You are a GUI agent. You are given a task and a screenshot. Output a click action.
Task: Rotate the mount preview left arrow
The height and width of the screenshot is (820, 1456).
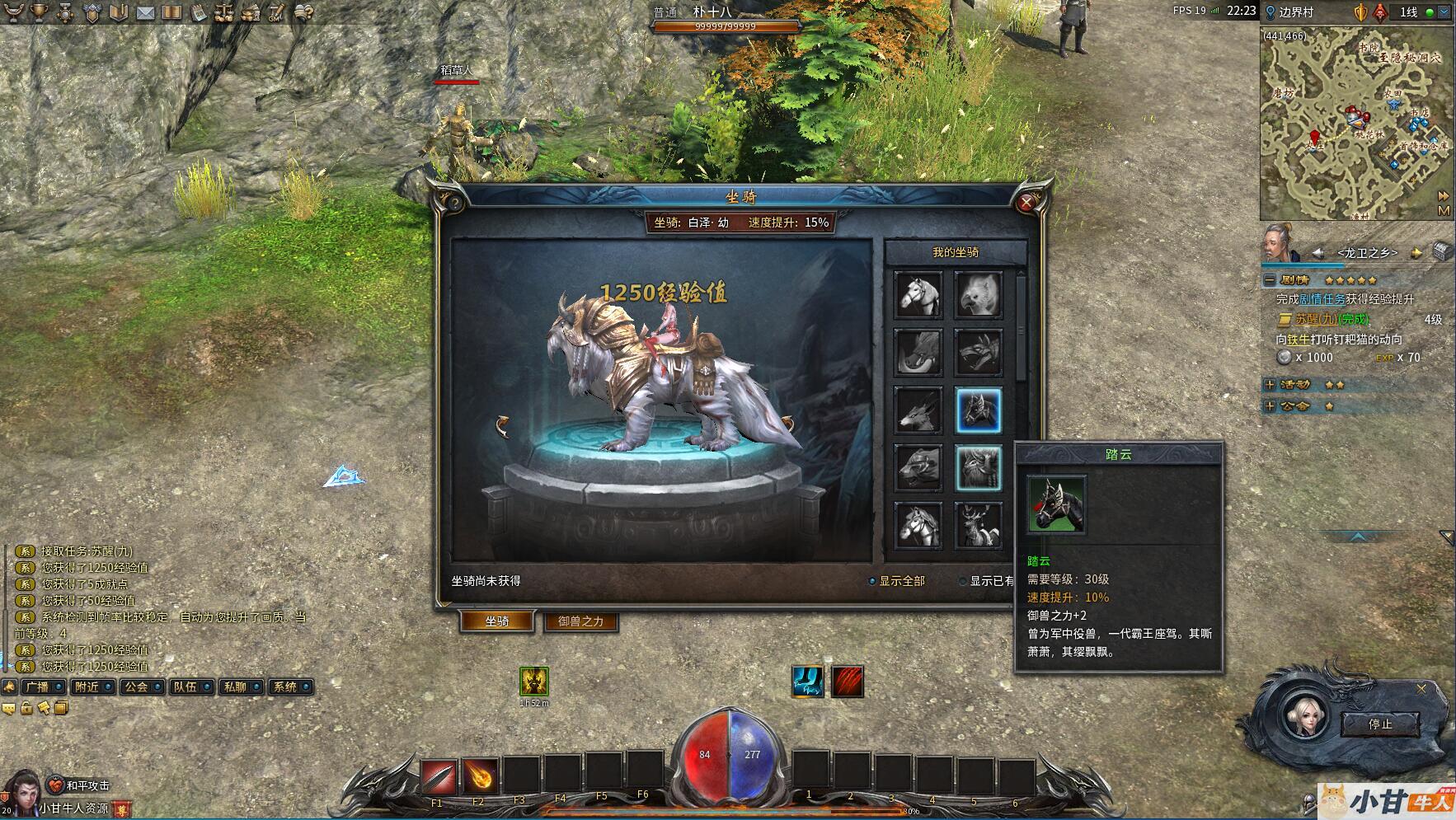pyautogui.click(x=502, y=425)
